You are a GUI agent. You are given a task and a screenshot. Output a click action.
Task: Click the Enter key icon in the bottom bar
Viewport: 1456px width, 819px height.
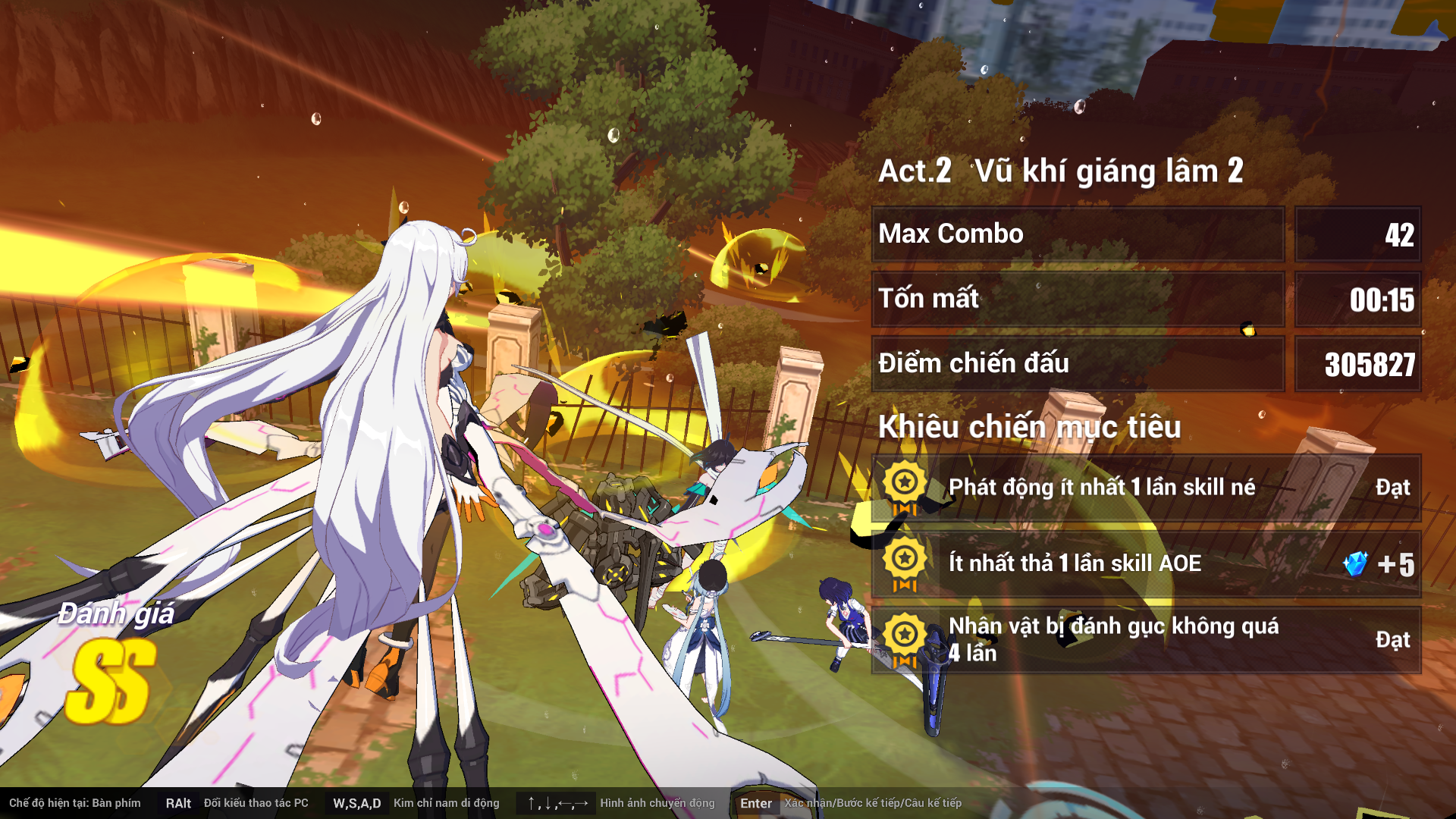point(756,804)
